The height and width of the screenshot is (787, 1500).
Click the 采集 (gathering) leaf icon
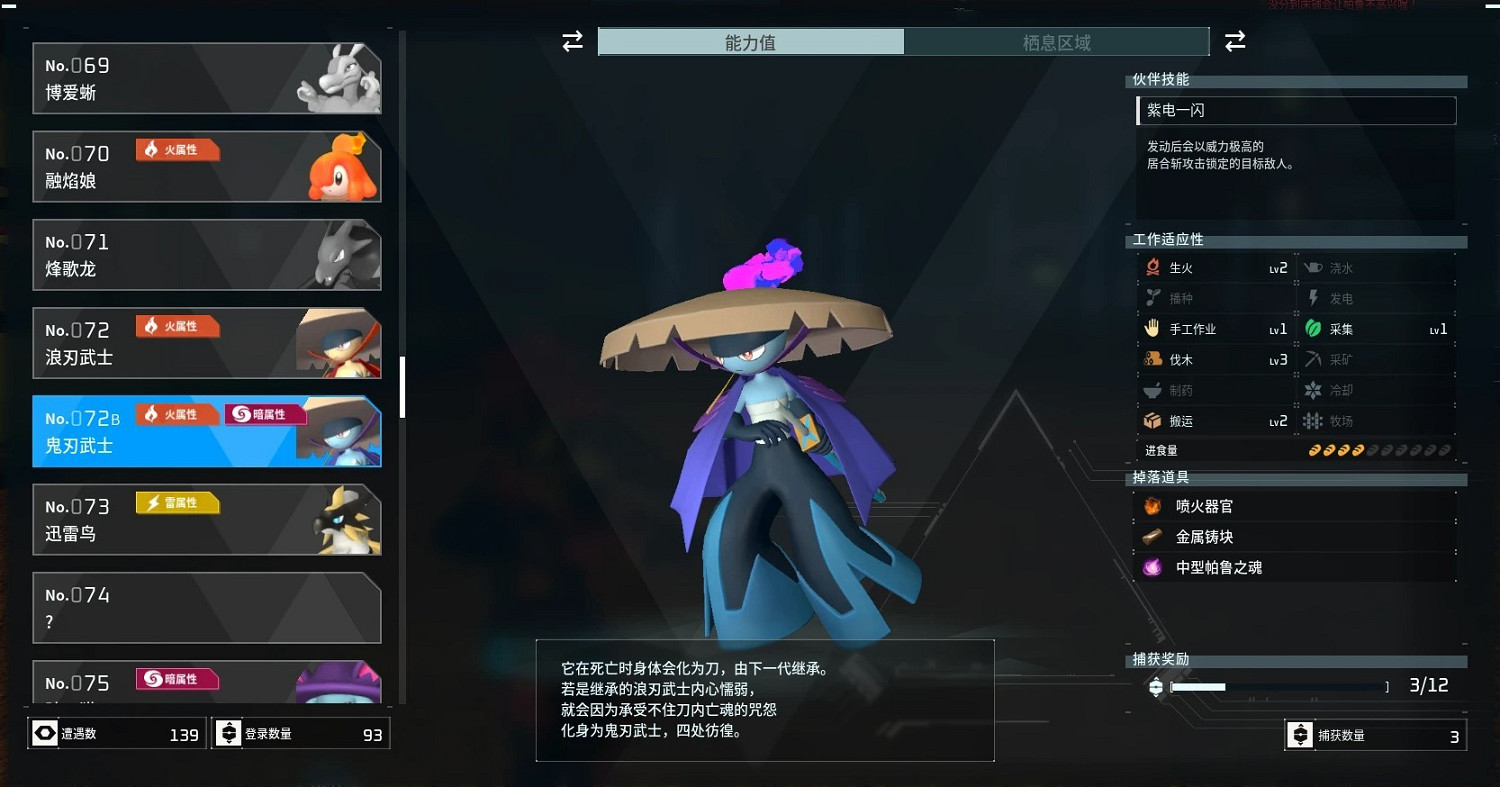pyautogui.click(x=1314, y=328)
